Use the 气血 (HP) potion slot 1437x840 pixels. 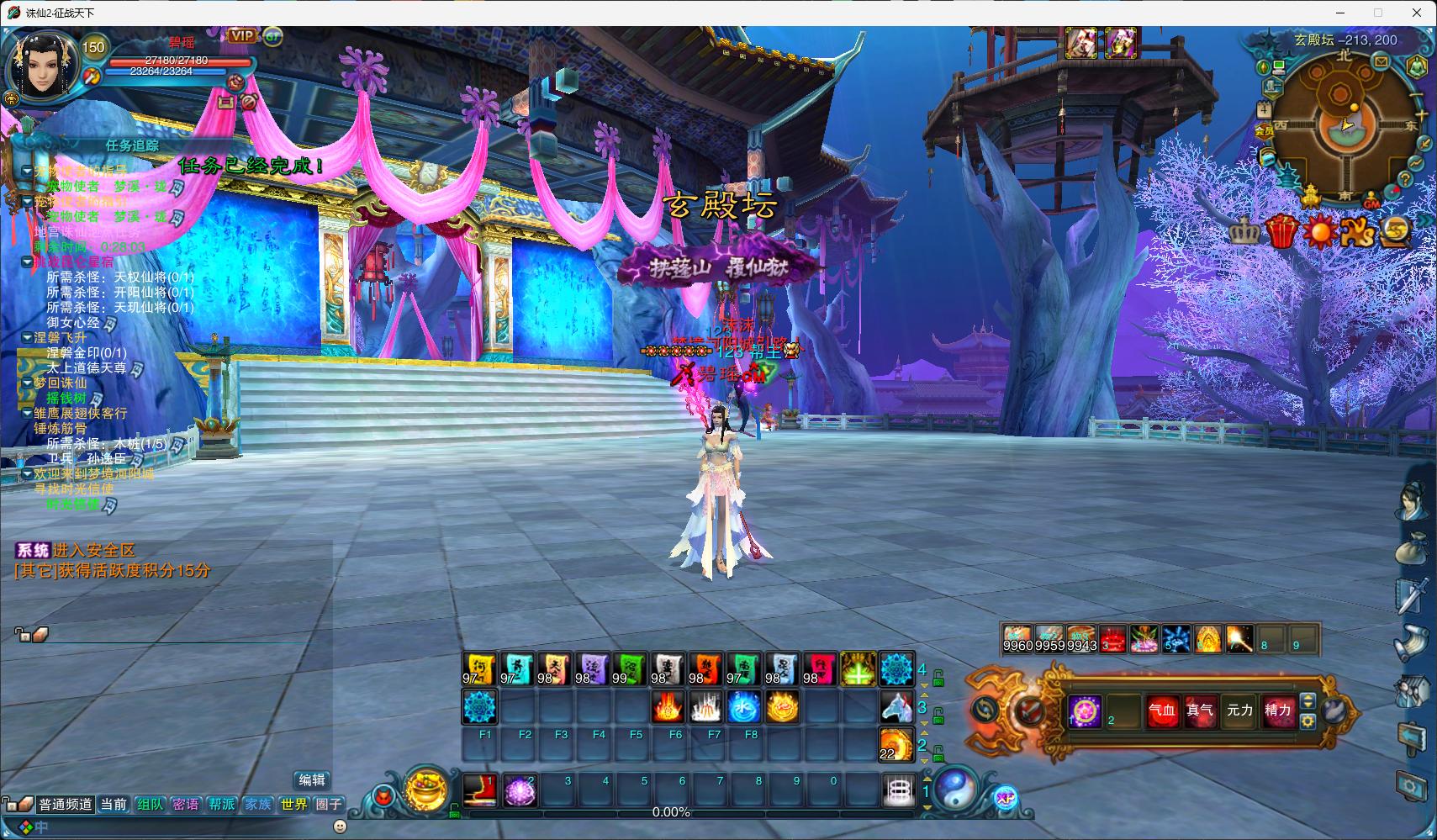click(1162, 711)
